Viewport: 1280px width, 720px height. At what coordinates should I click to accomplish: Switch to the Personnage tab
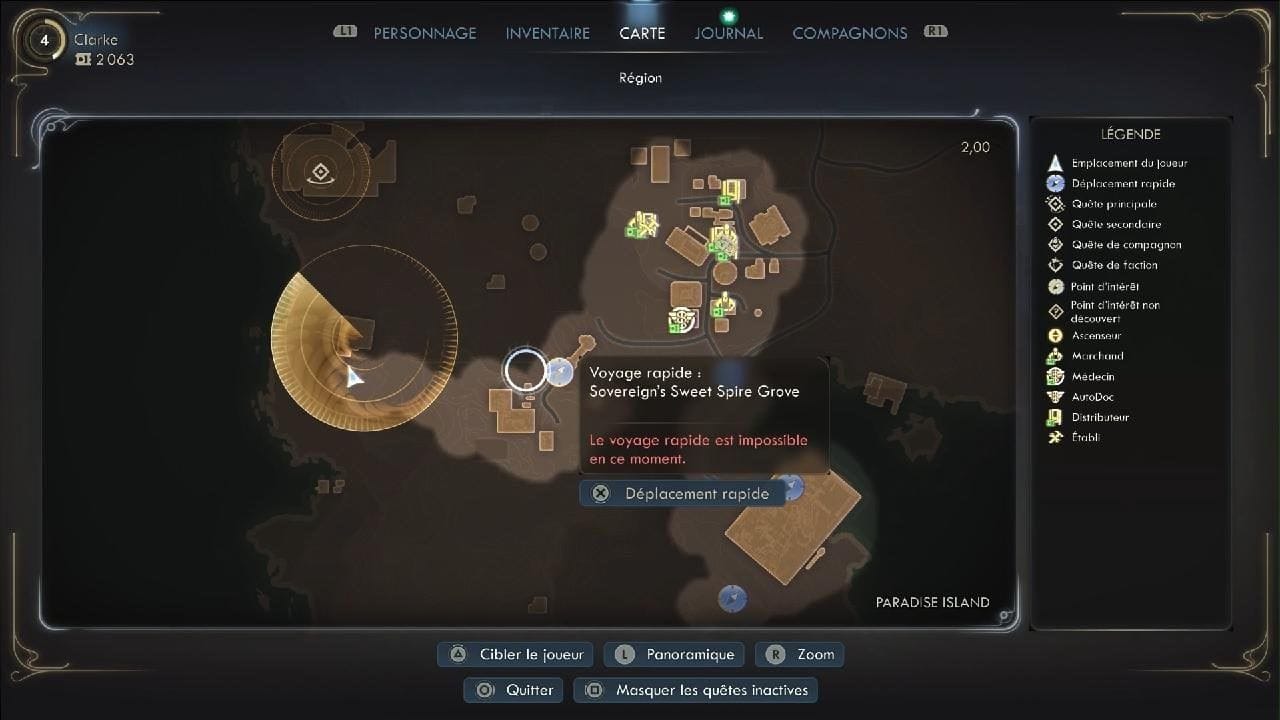point(424,33)
